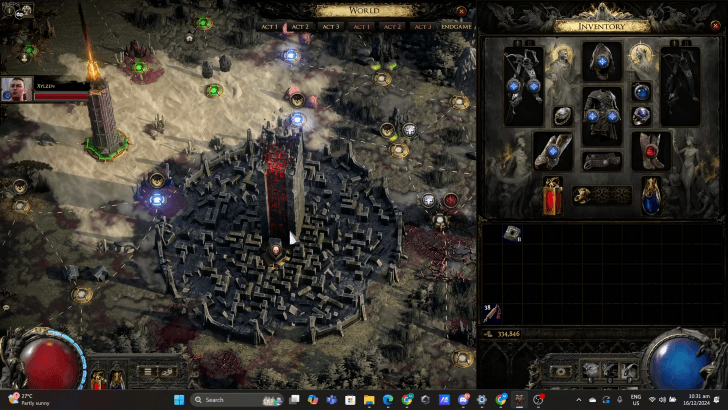The image size is (728, 410).
Task: Select the equipped helmet slot
Action: point(602,60)
